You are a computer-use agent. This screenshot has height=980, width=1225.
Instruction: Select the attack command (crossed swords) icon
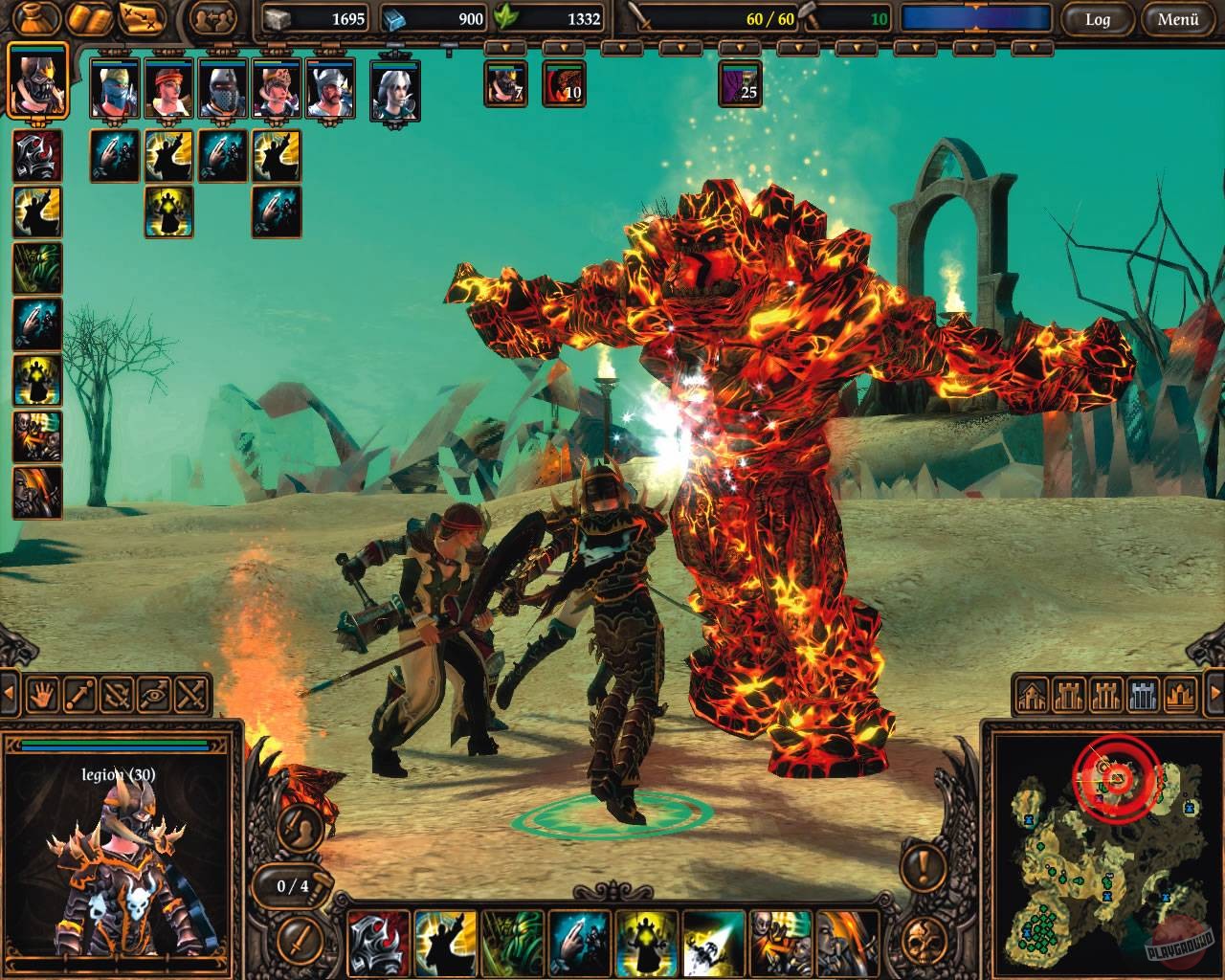tap(189, 695)
